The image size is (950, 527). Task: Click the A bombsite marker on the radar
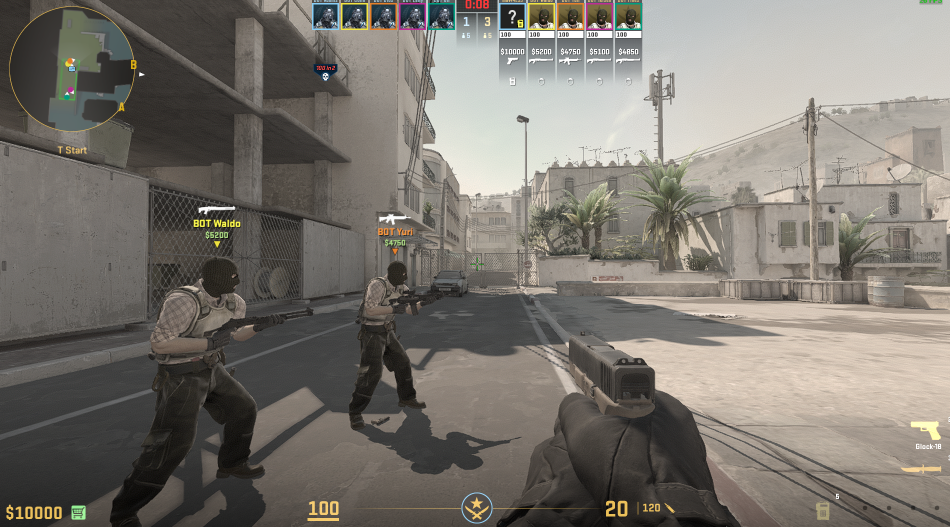click(121, 107)
